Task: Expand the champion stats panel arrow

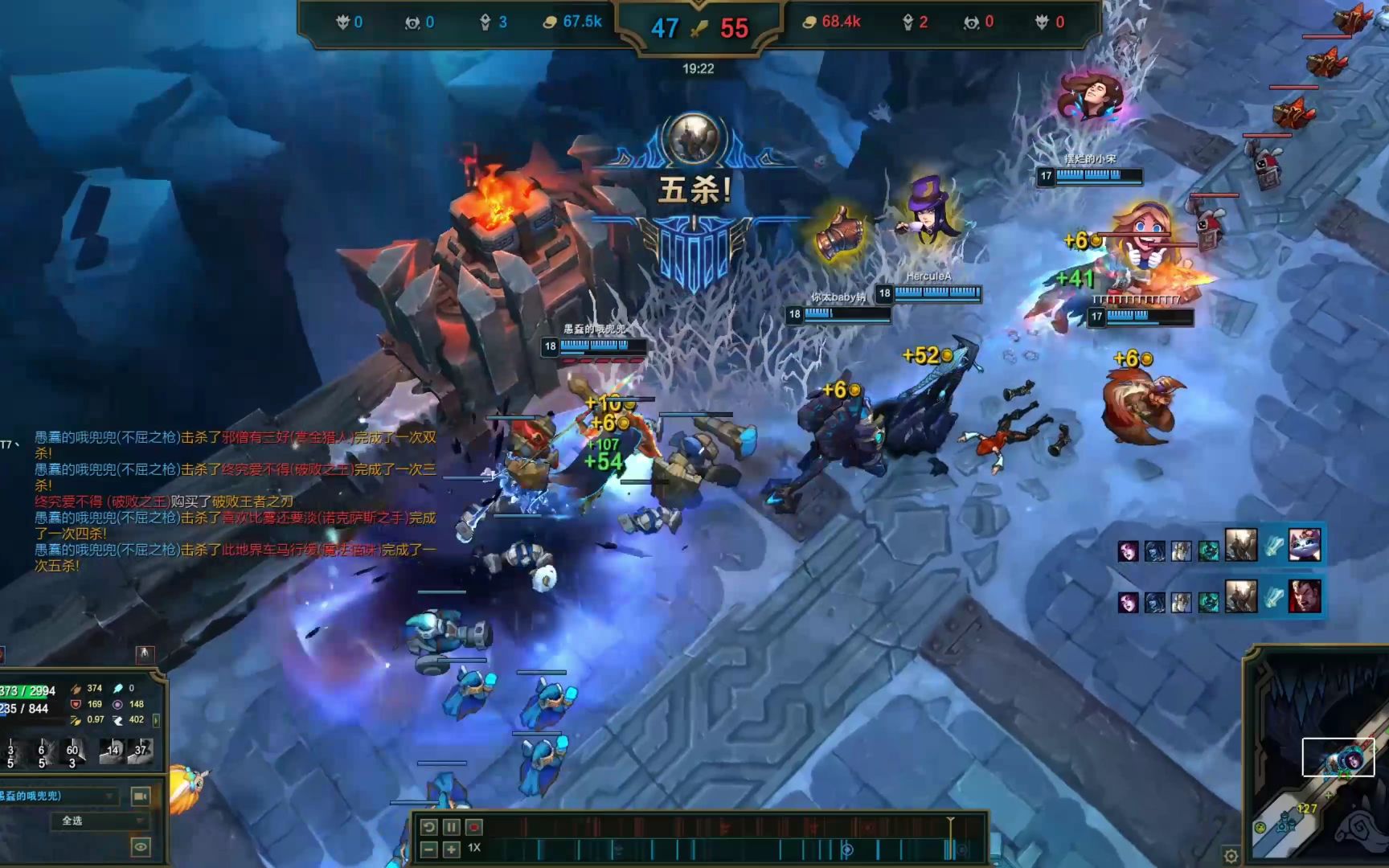Action: point(156,720)
